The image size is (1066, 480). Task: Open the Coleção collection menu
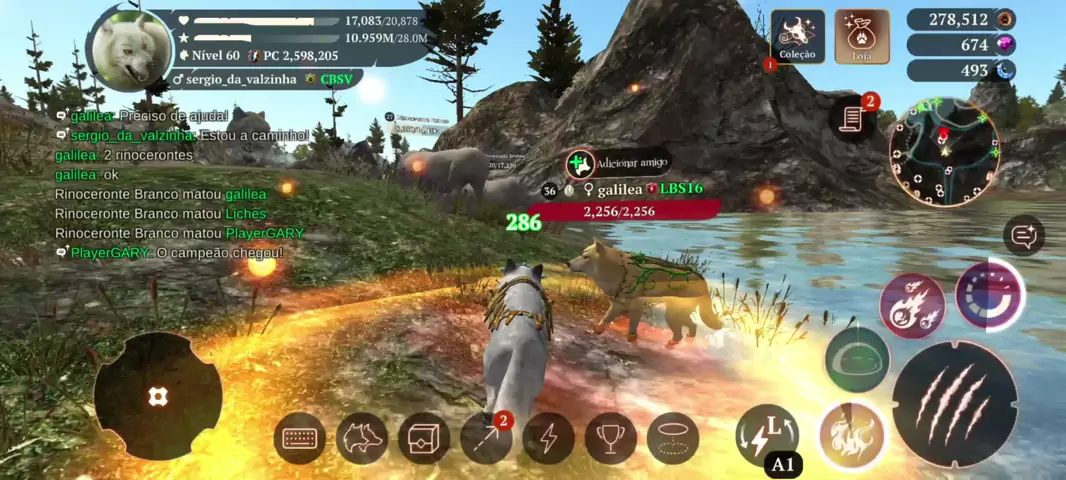797,37
